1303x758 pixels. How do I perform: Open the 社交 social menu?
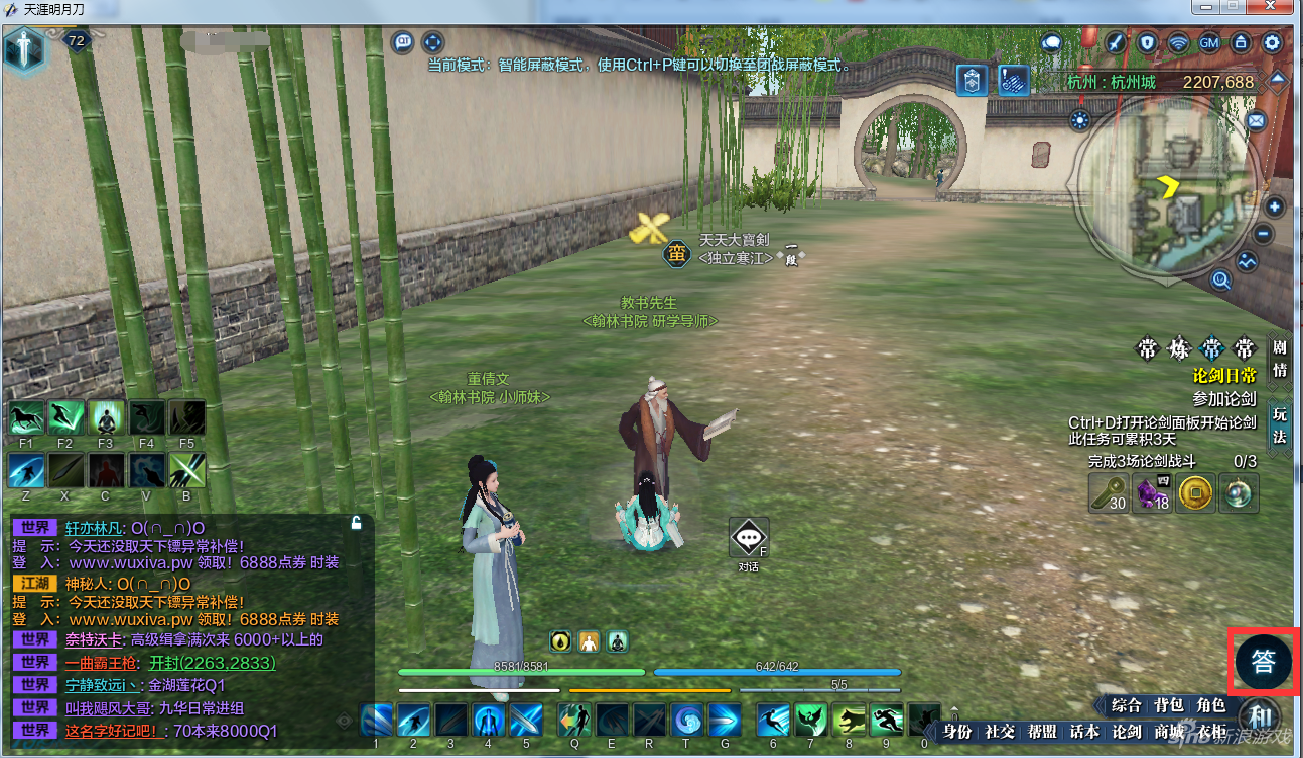[1000, 732]
